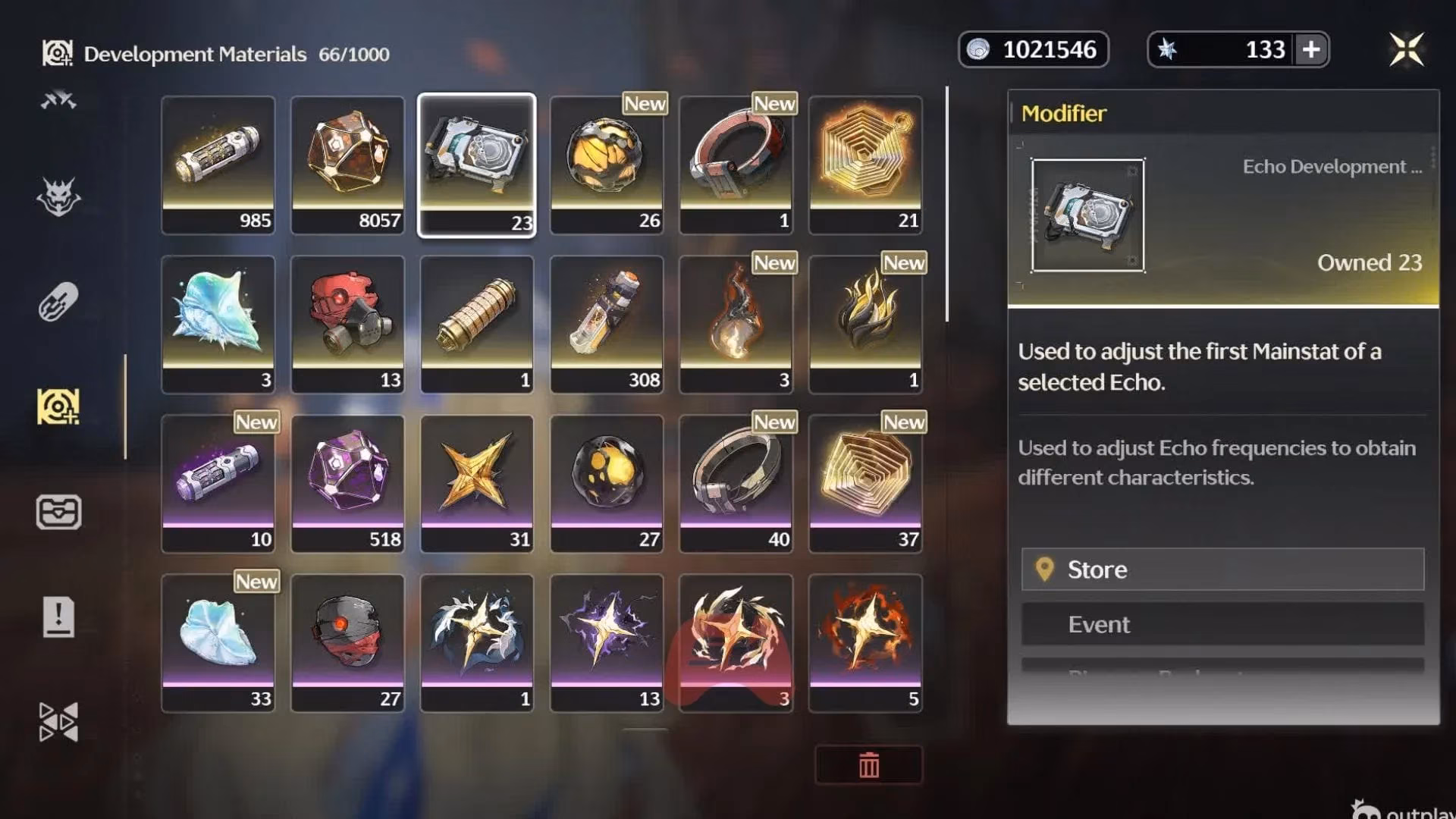The height and width of the screenshot is (819, 1456).
Task: Select the red gas mask item
Action: (x=348, y=324)
